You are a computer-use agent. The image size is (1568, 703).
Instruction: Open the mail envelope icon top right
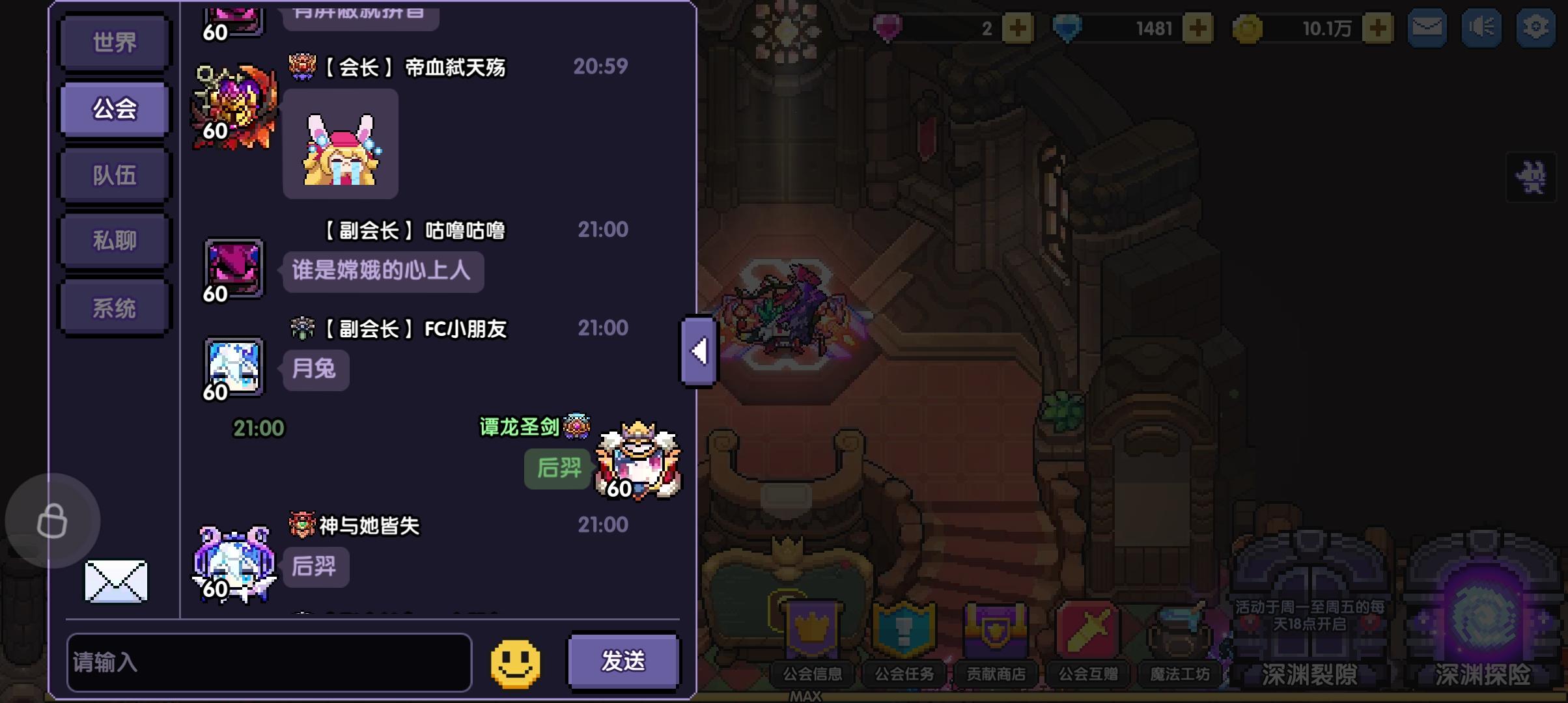coord(1427,27)
